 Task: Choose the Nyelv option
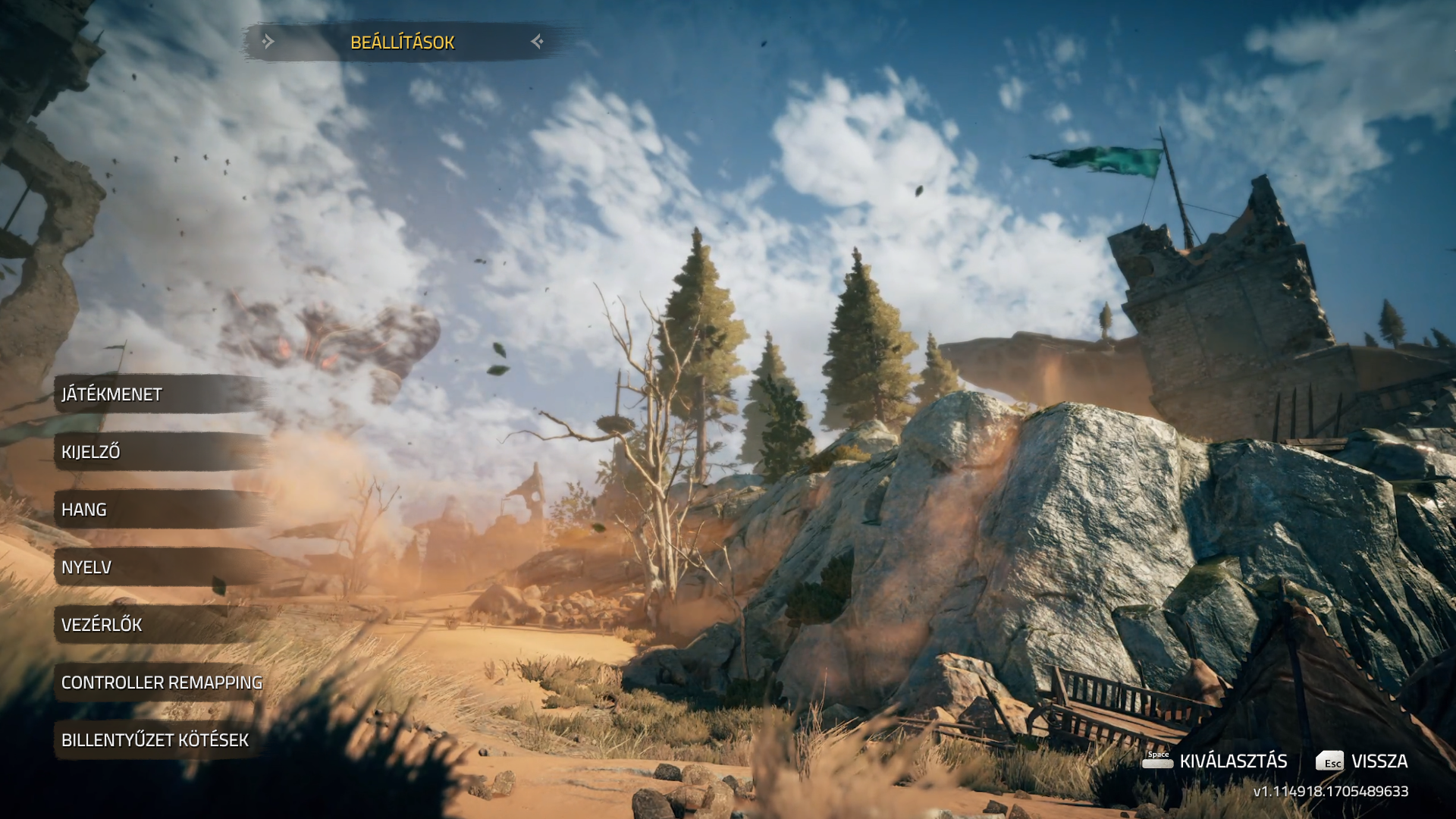tap(86, 567)
